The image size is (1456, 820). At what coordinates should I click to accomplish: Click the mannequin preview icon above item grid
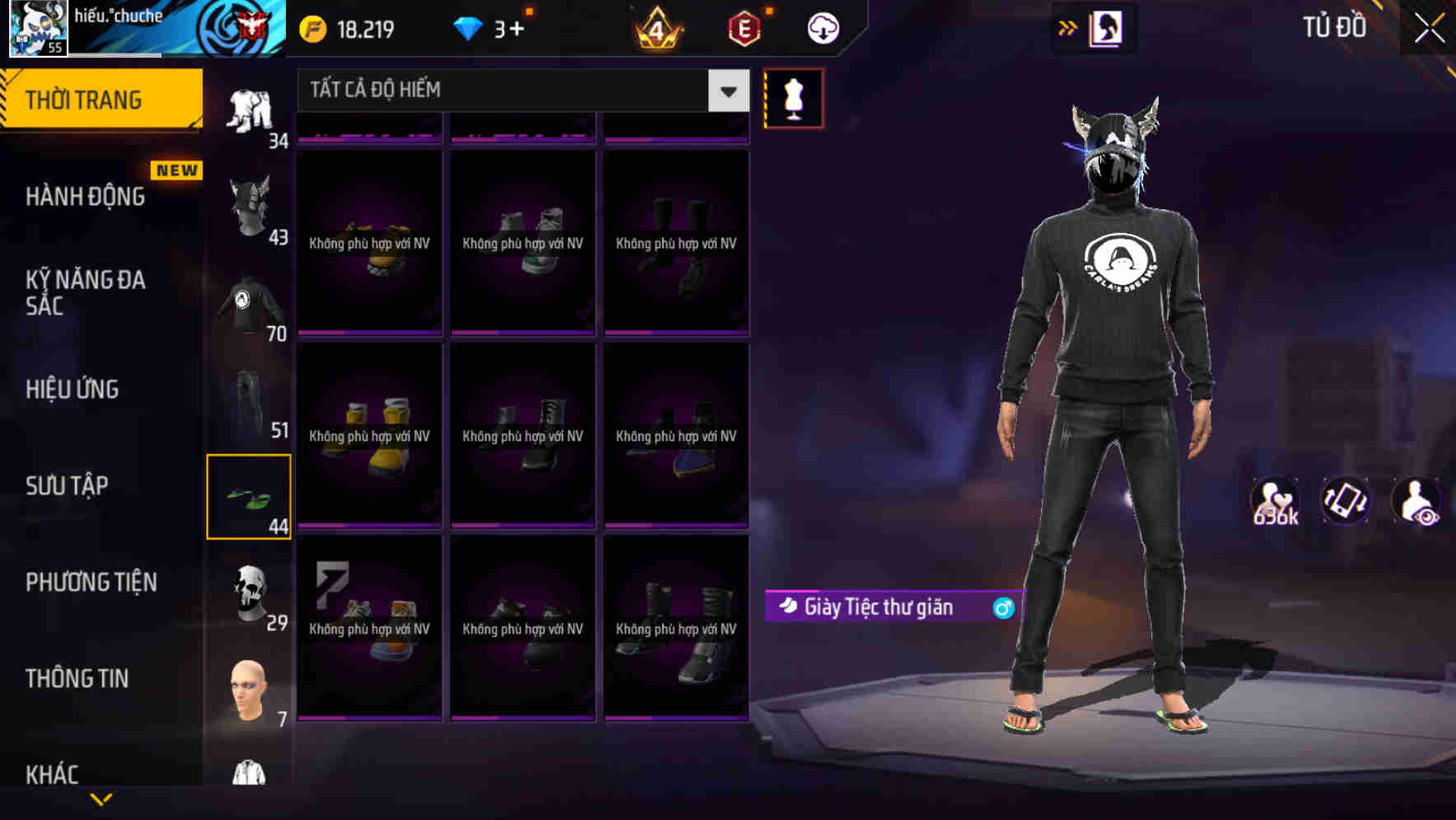[x=793, y=97]
